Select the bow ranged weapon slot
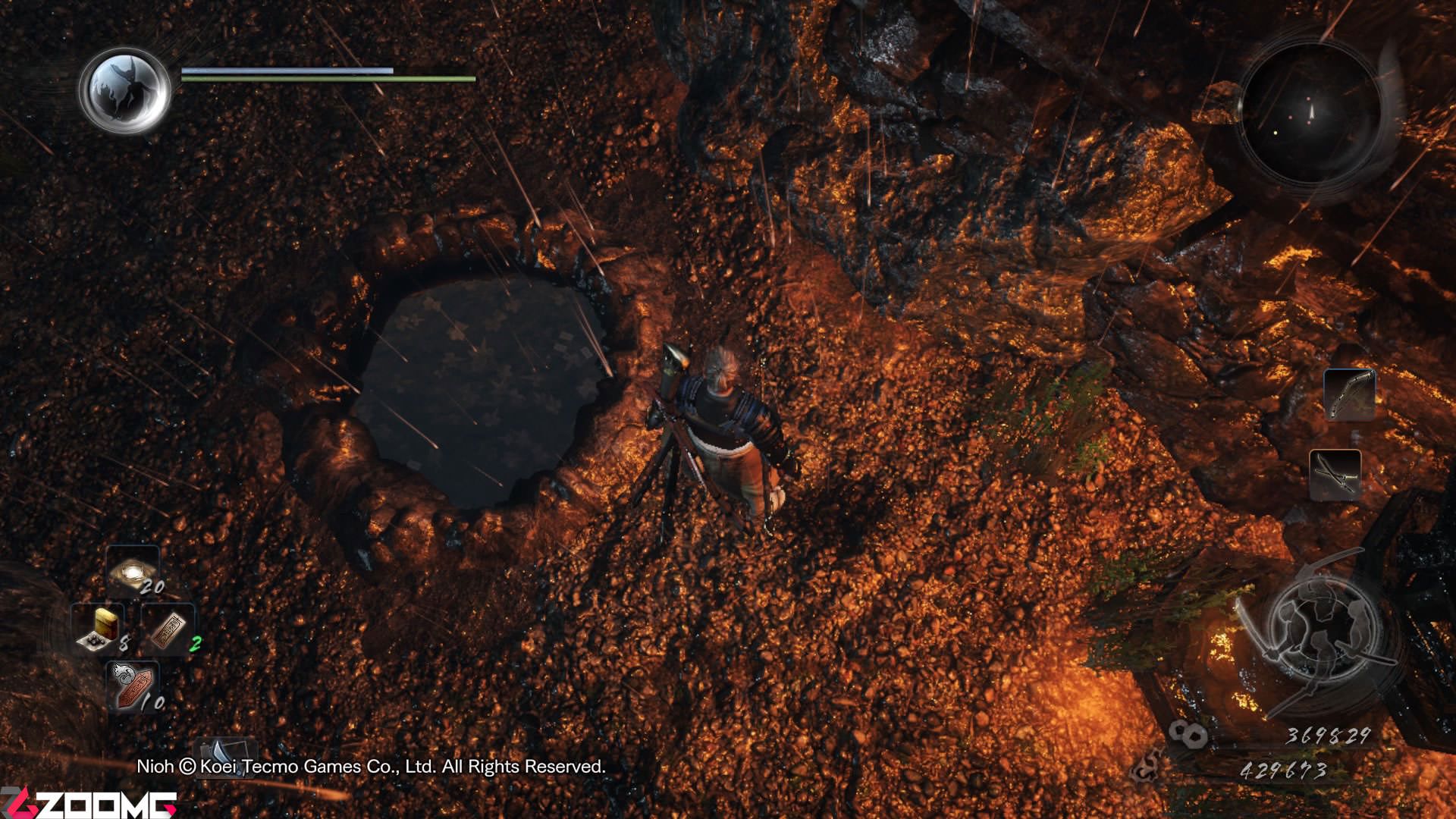1456x819 pixels. coord(1349,394)
